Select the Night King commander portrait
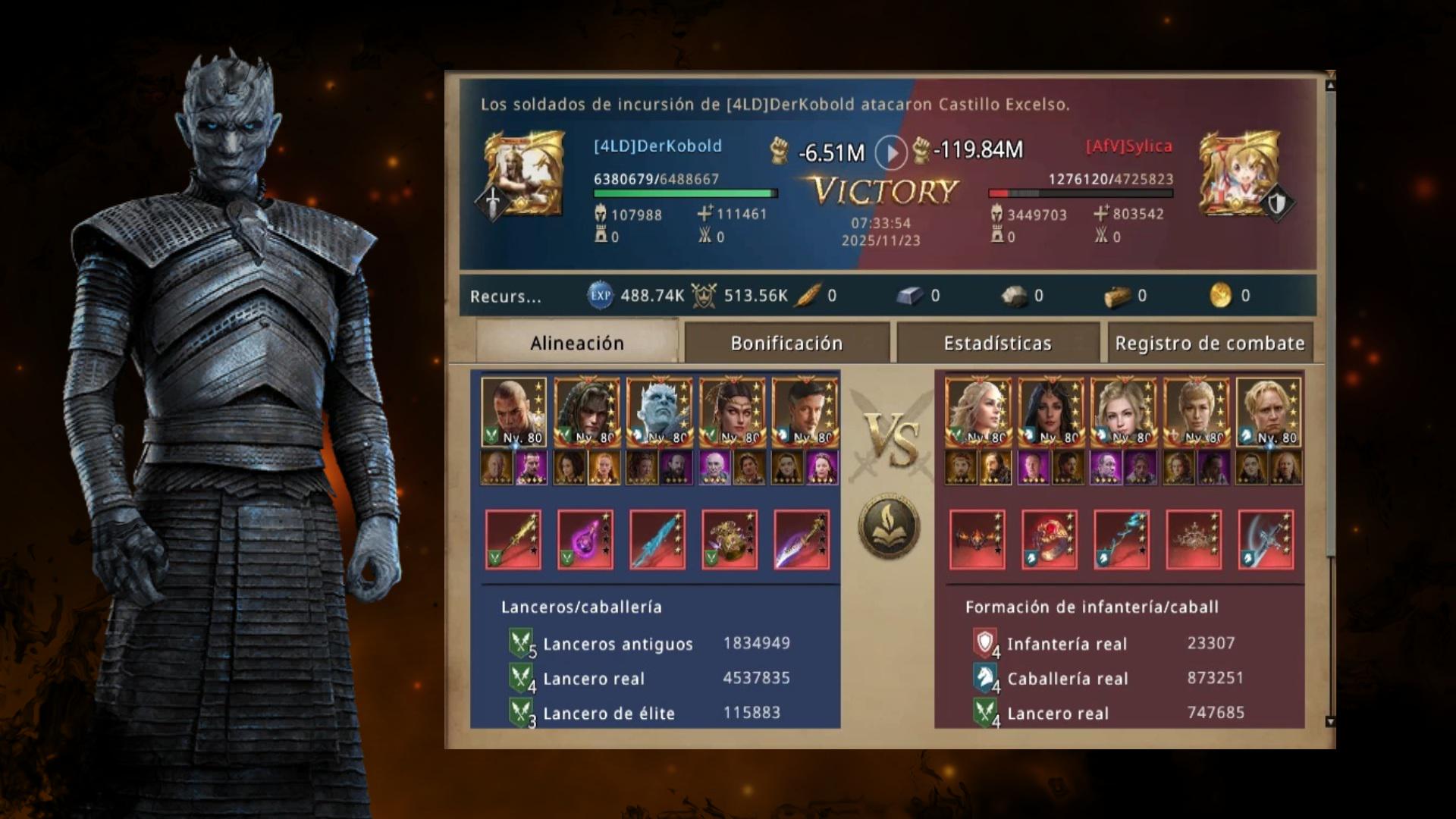The image size is (1456, 819). click(x=659, y=411)
